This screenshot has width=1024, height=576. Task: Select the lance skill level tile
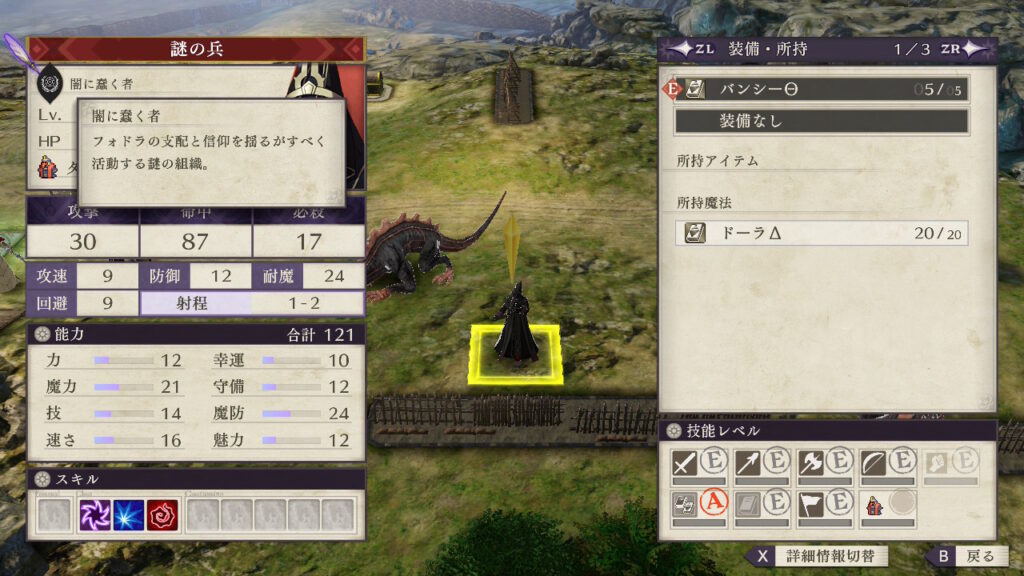point(761,464)
